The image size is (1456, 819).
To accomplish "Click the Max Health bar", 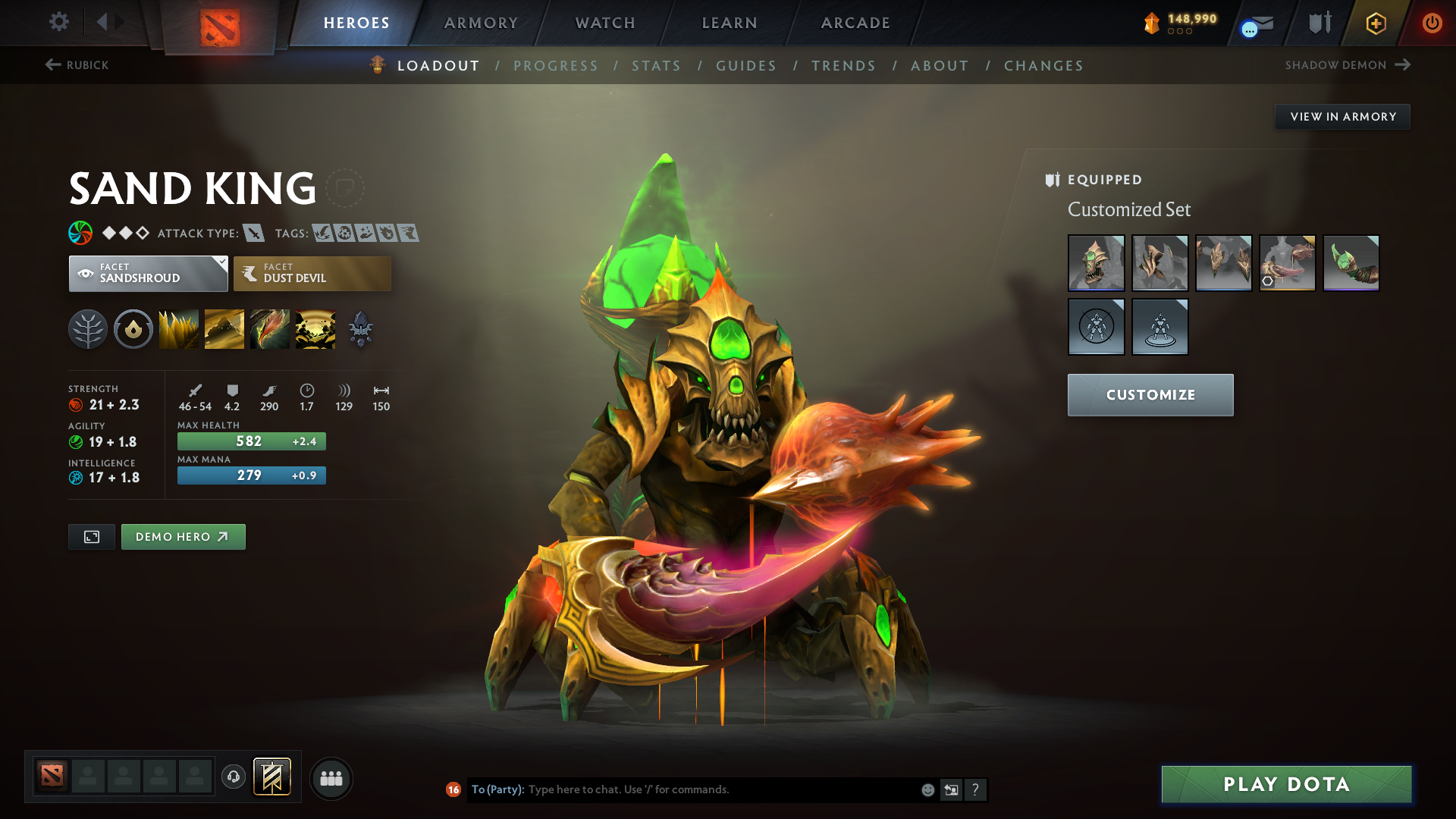I will 251,441.
